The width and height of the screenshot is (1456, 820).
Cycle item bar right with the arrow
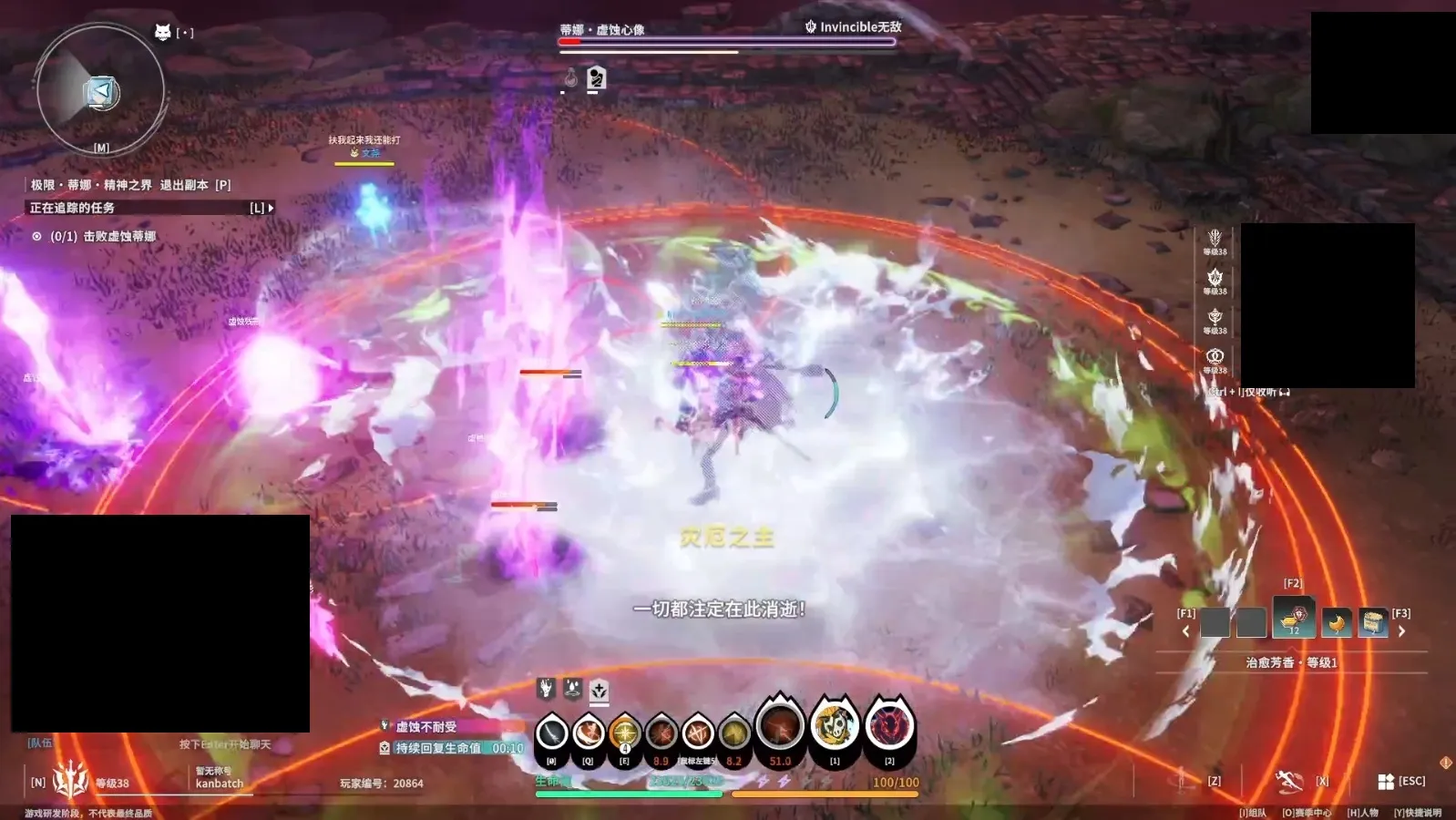1401,630
